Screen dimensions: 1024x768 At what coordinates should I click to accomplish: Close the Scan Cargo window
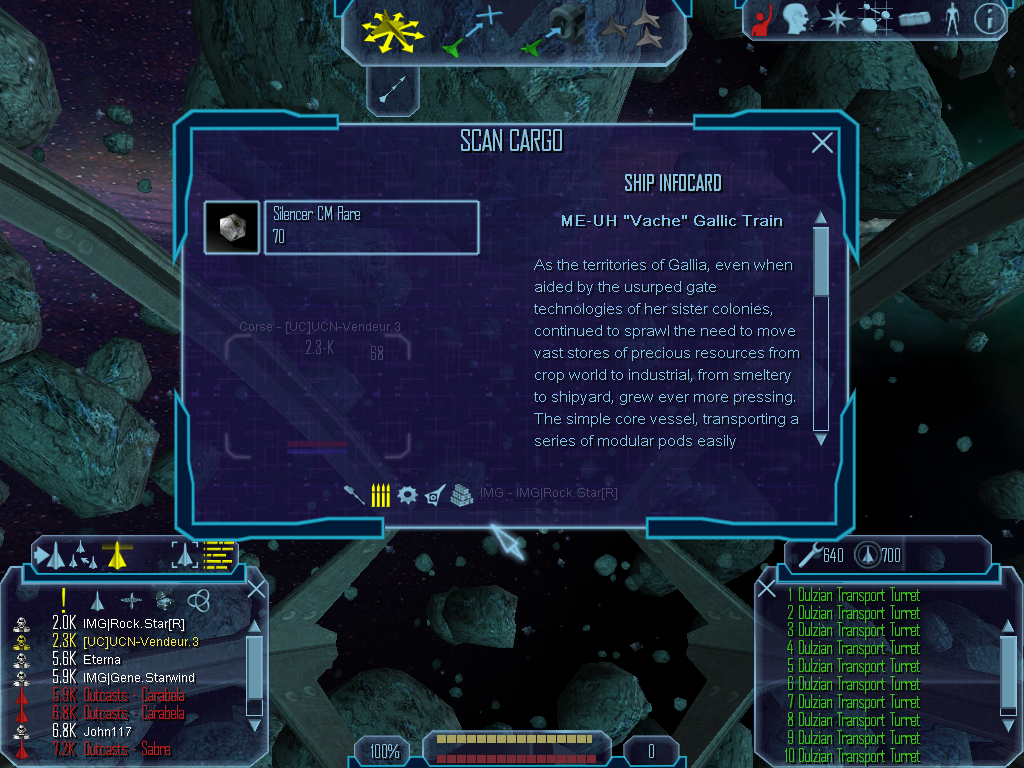click(822, 143)
